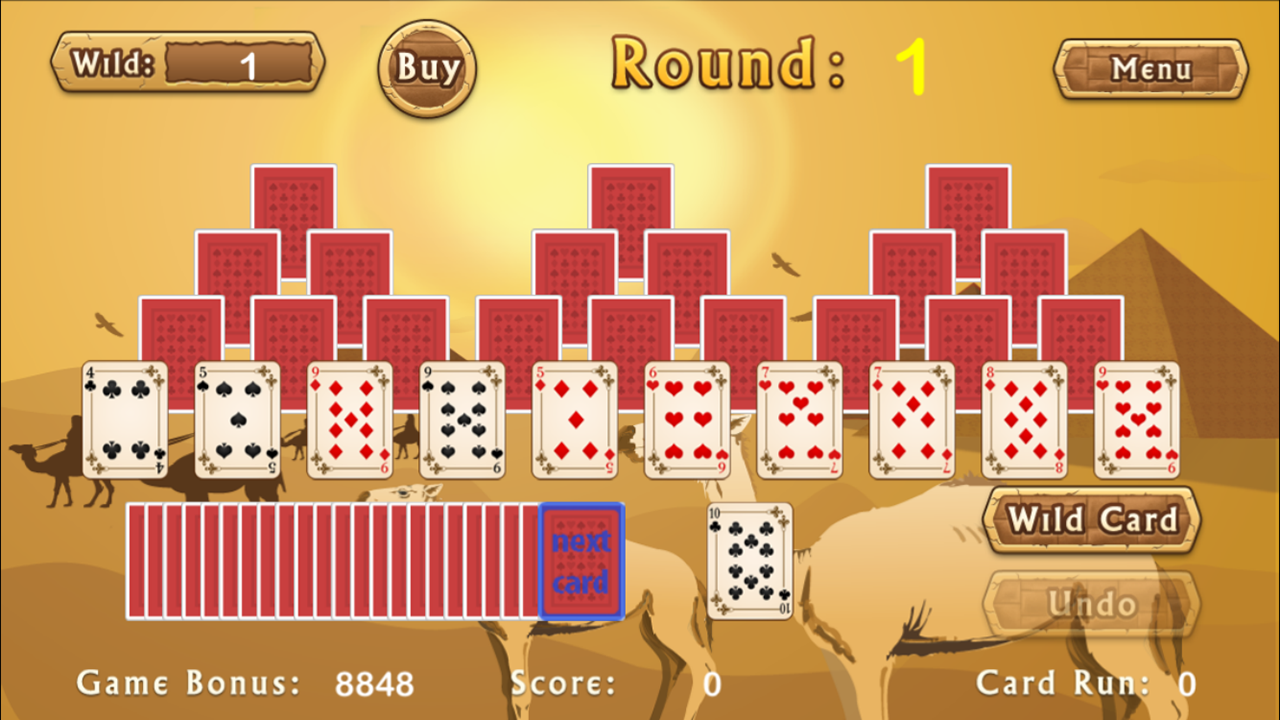The height and width of the screenshot is (720, 1280).
Task: Click the top card of the middle peak
Action: click(x=630, y=200)
